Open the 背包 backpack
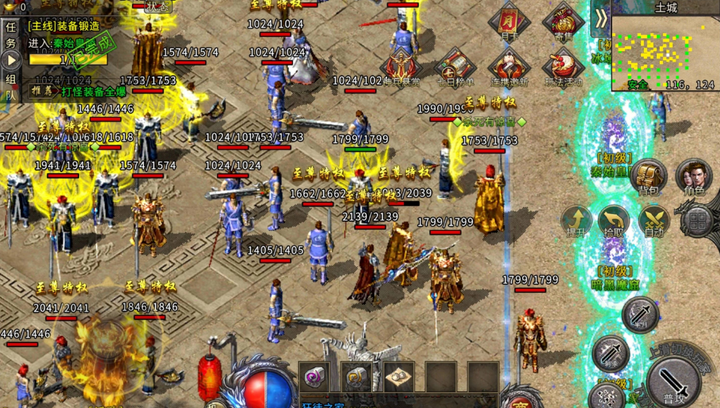This screenshot has width=720, height=408. (649, 174)
